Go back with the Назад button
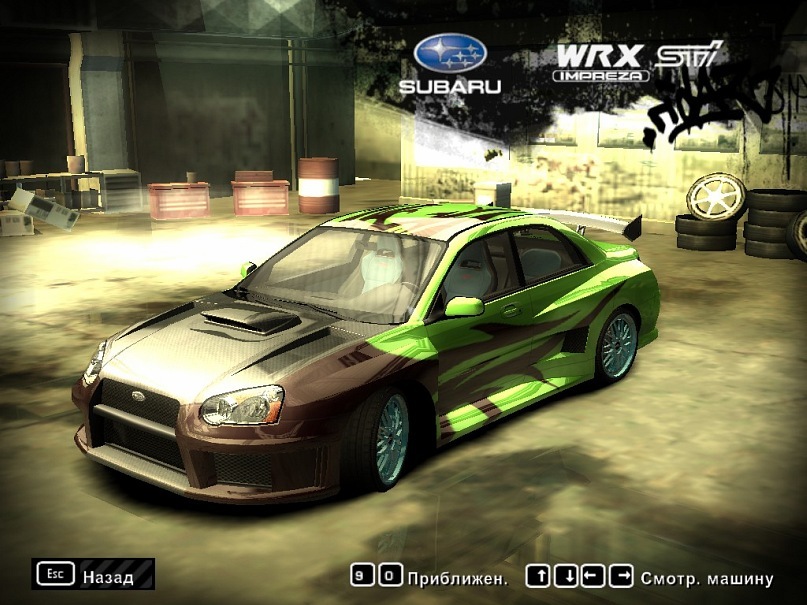 [x=93, y=575]
